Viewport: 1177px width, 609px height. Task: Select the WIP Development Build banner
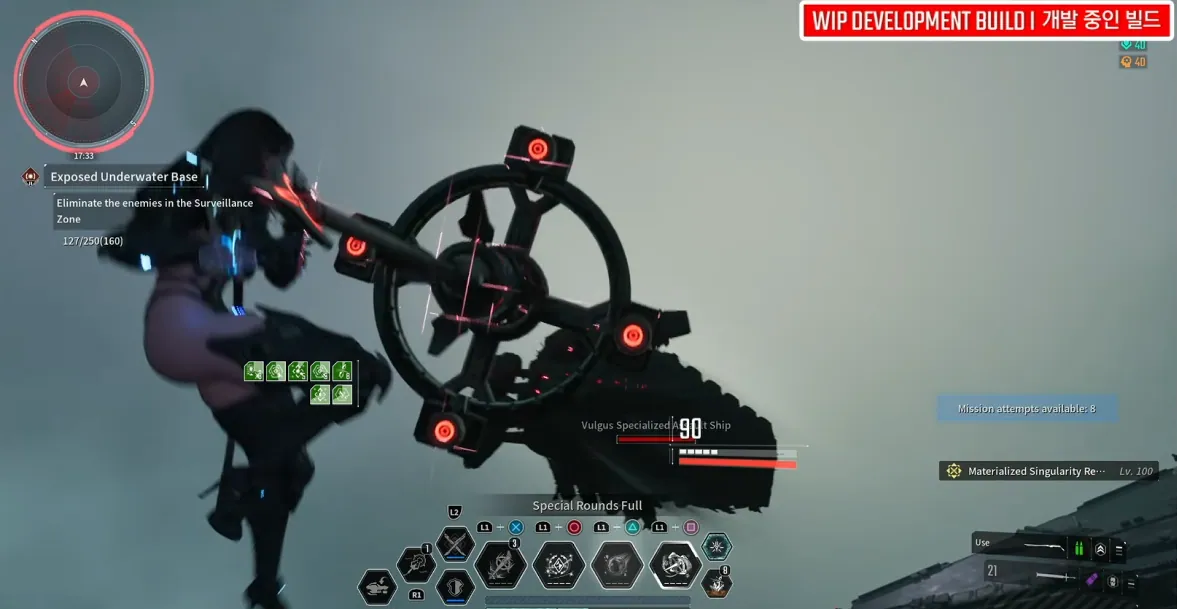tap(986, 21)
